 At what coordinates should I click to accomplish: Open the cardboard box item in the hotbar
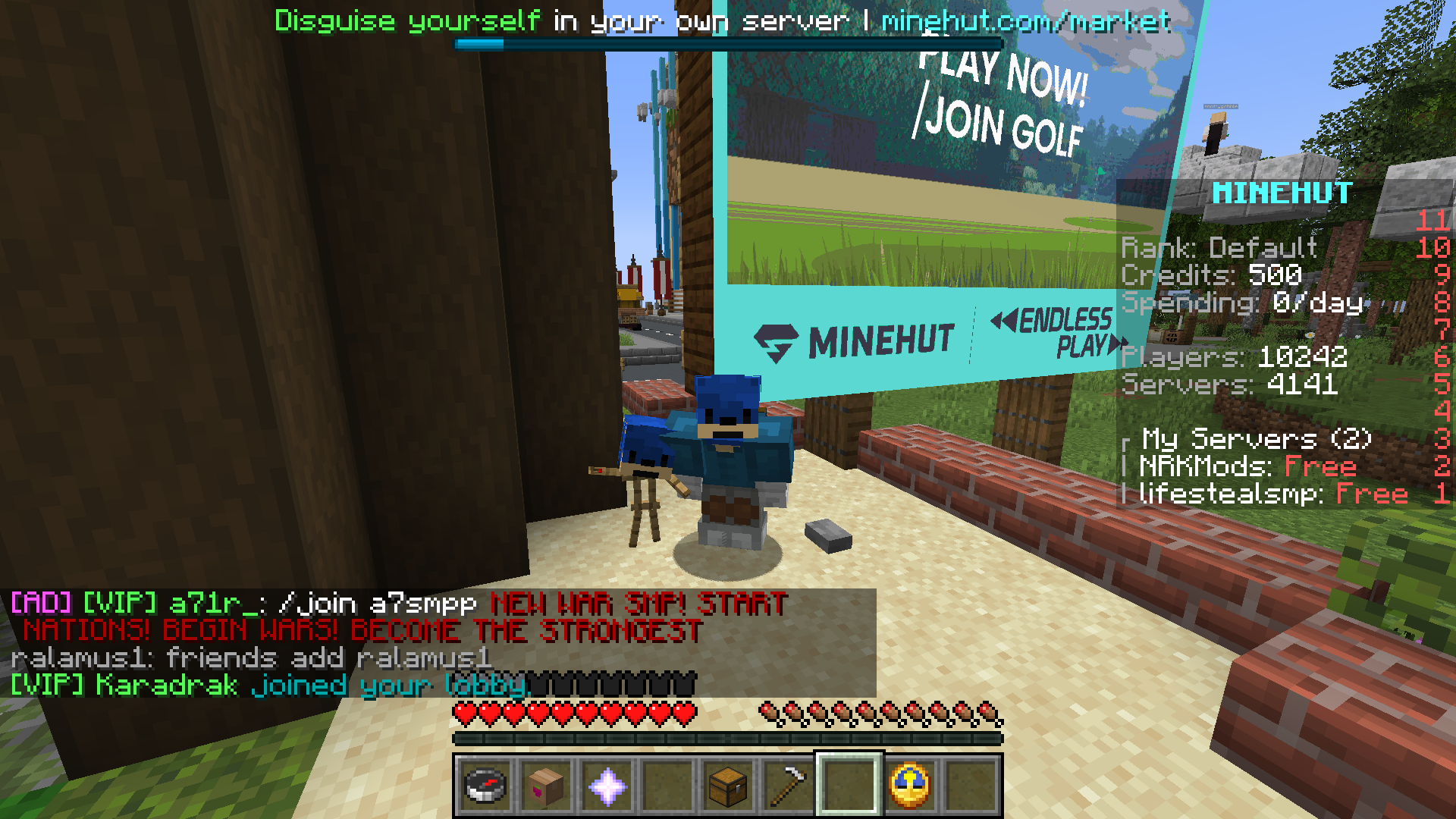coord(545,785)
